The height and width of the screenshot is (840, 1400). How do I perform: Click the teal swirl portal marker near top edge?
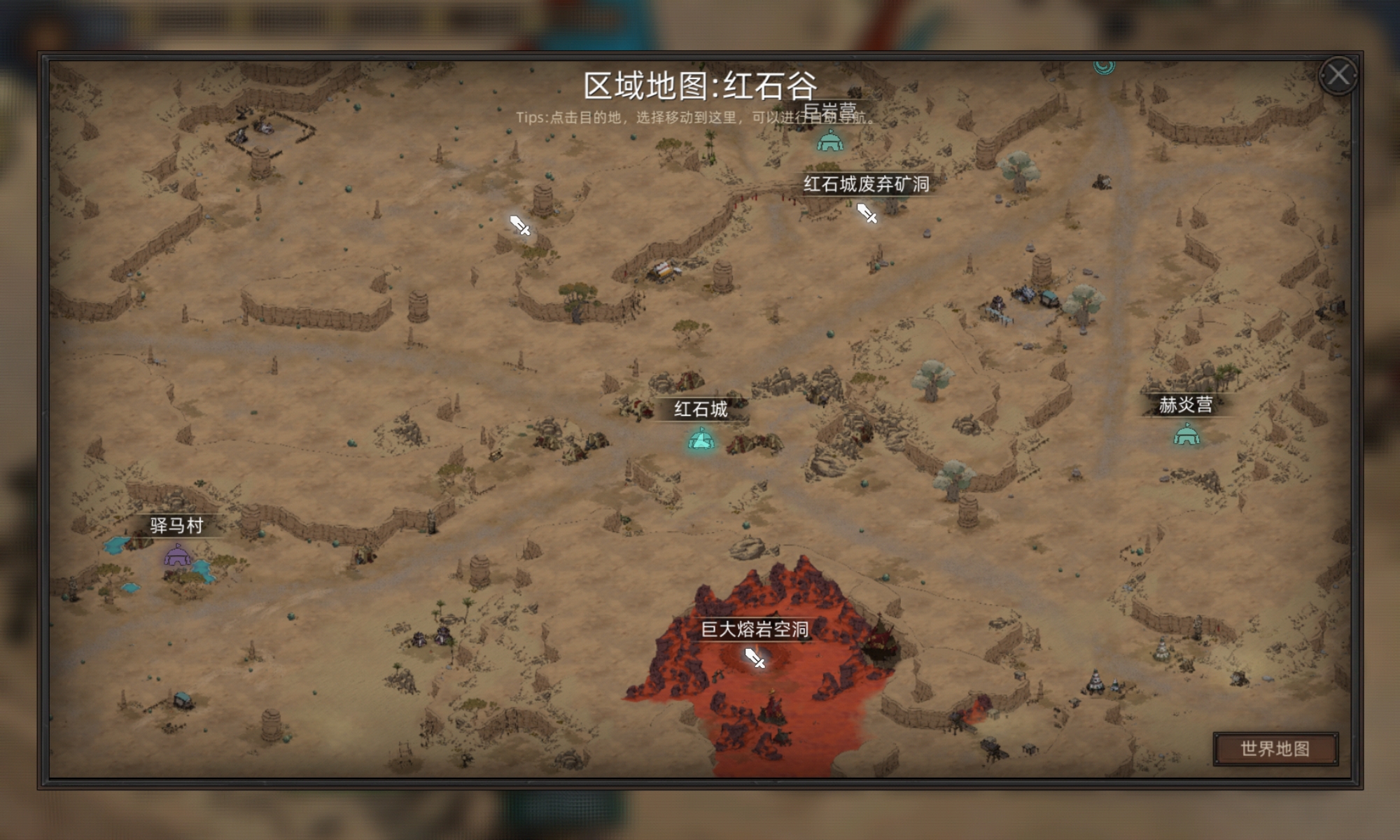(1103, 66)
